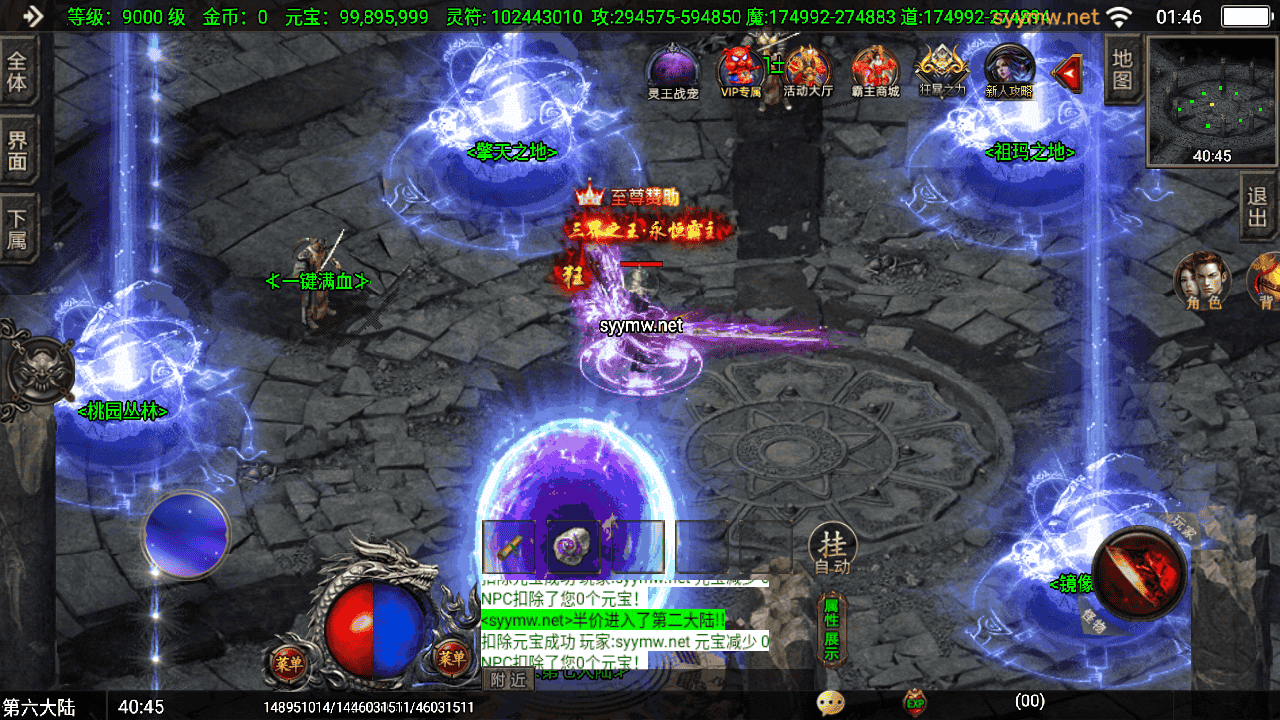Click the 地图 map button
Screen dimensions: 1280x720
click(x=1123, y=70)
